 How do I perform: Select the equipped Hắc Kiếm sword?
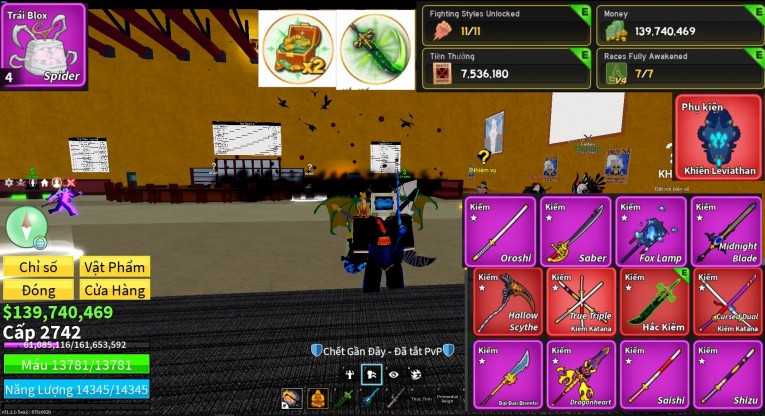[650, 301]
